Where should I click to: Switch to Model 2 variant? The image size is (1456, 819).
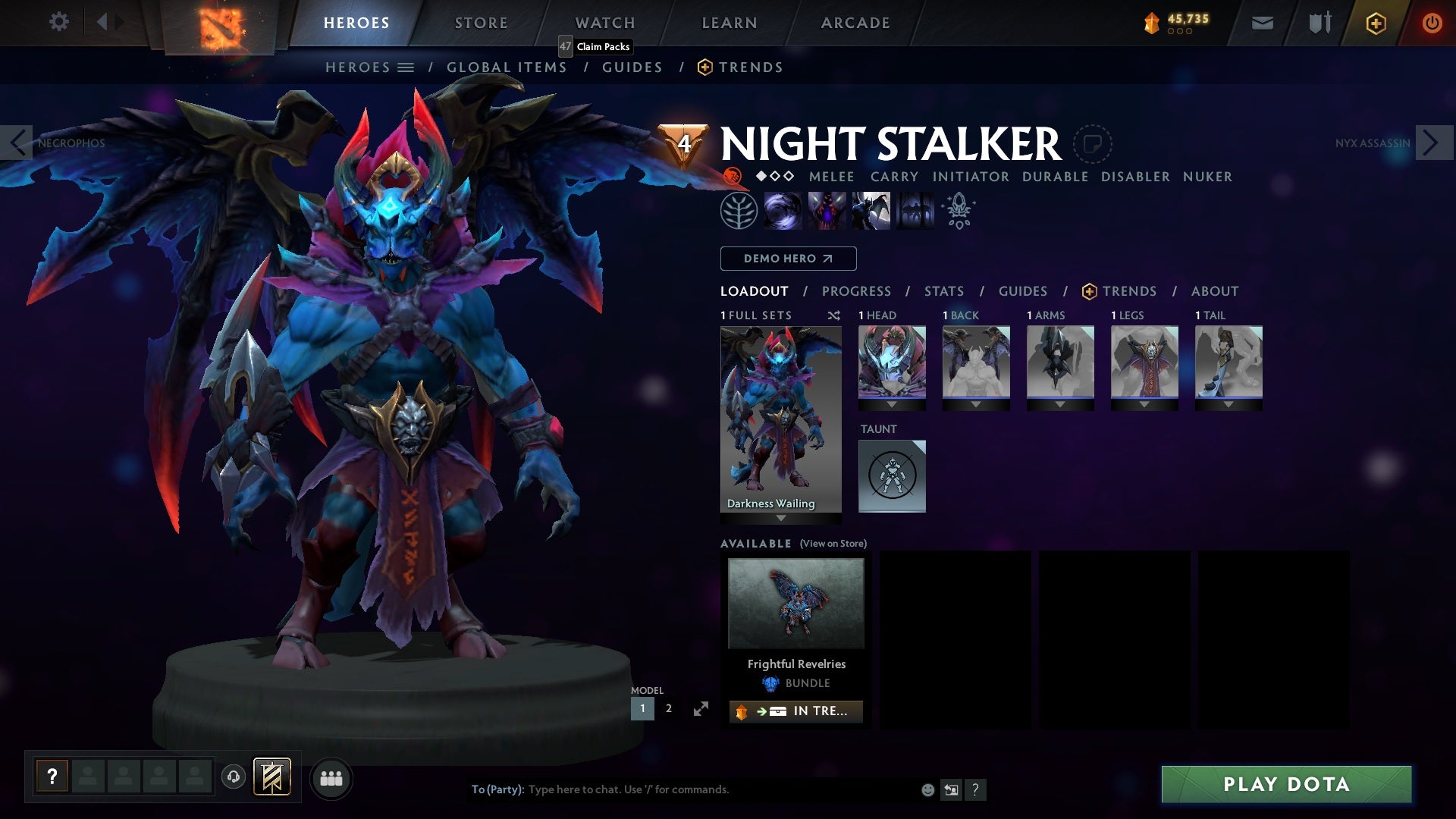pyautogui.click(x=668, y=708)
